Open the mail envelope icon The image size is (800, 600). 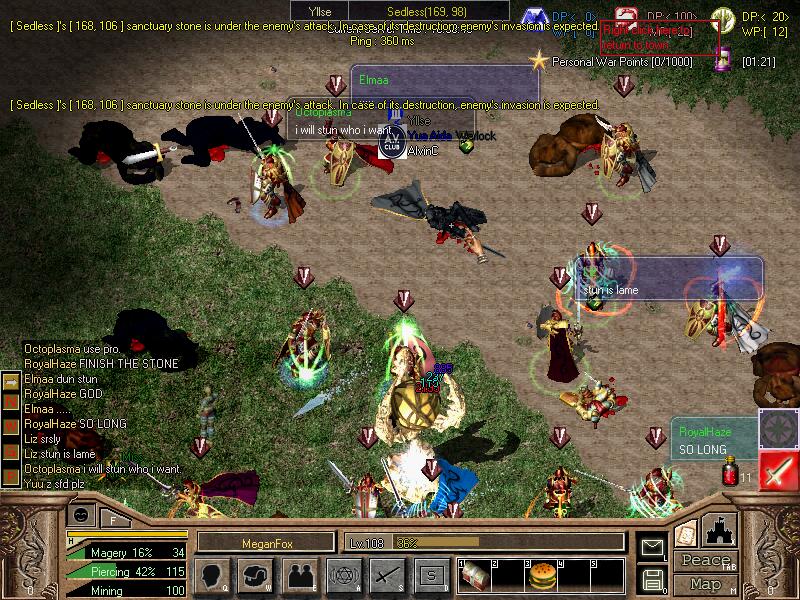pyautogui.click(x=653, y=547)
